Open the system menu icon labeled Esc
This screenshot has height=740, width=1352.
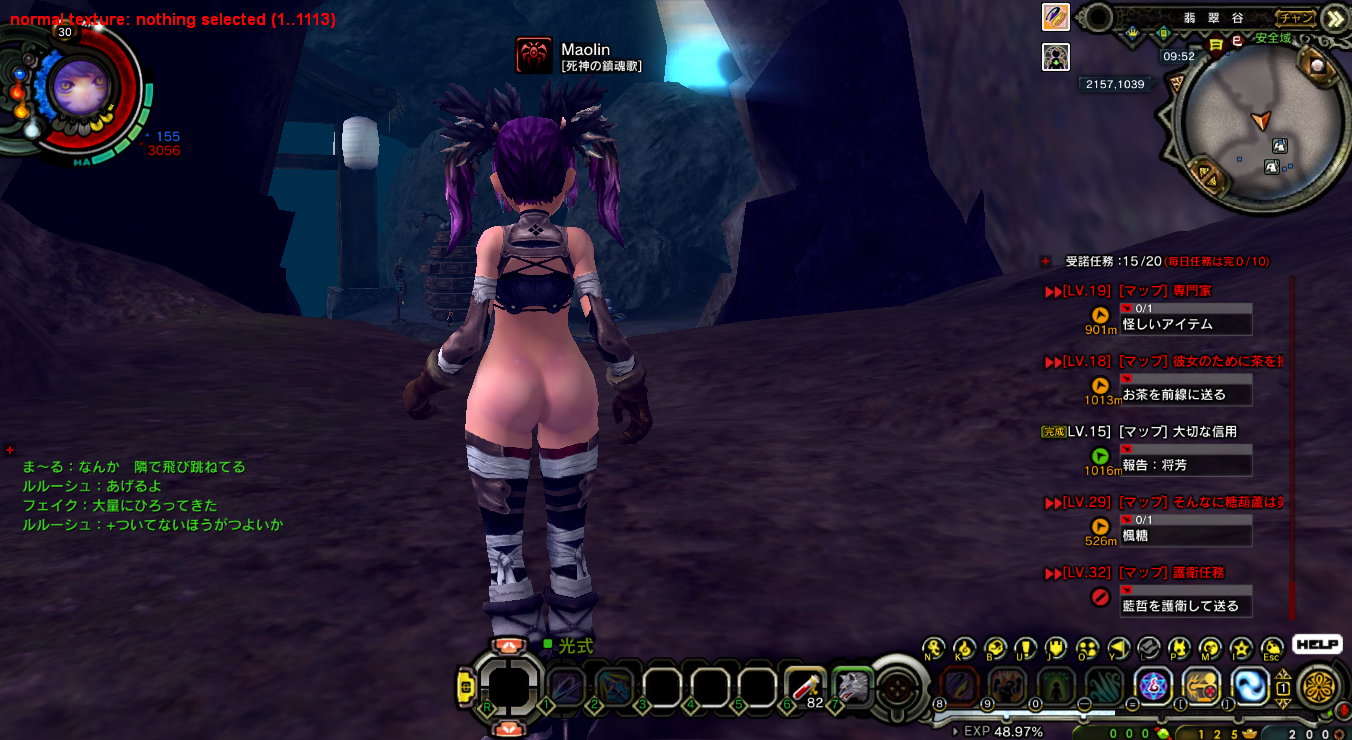pyautogui.click(x=1272, y=648)
